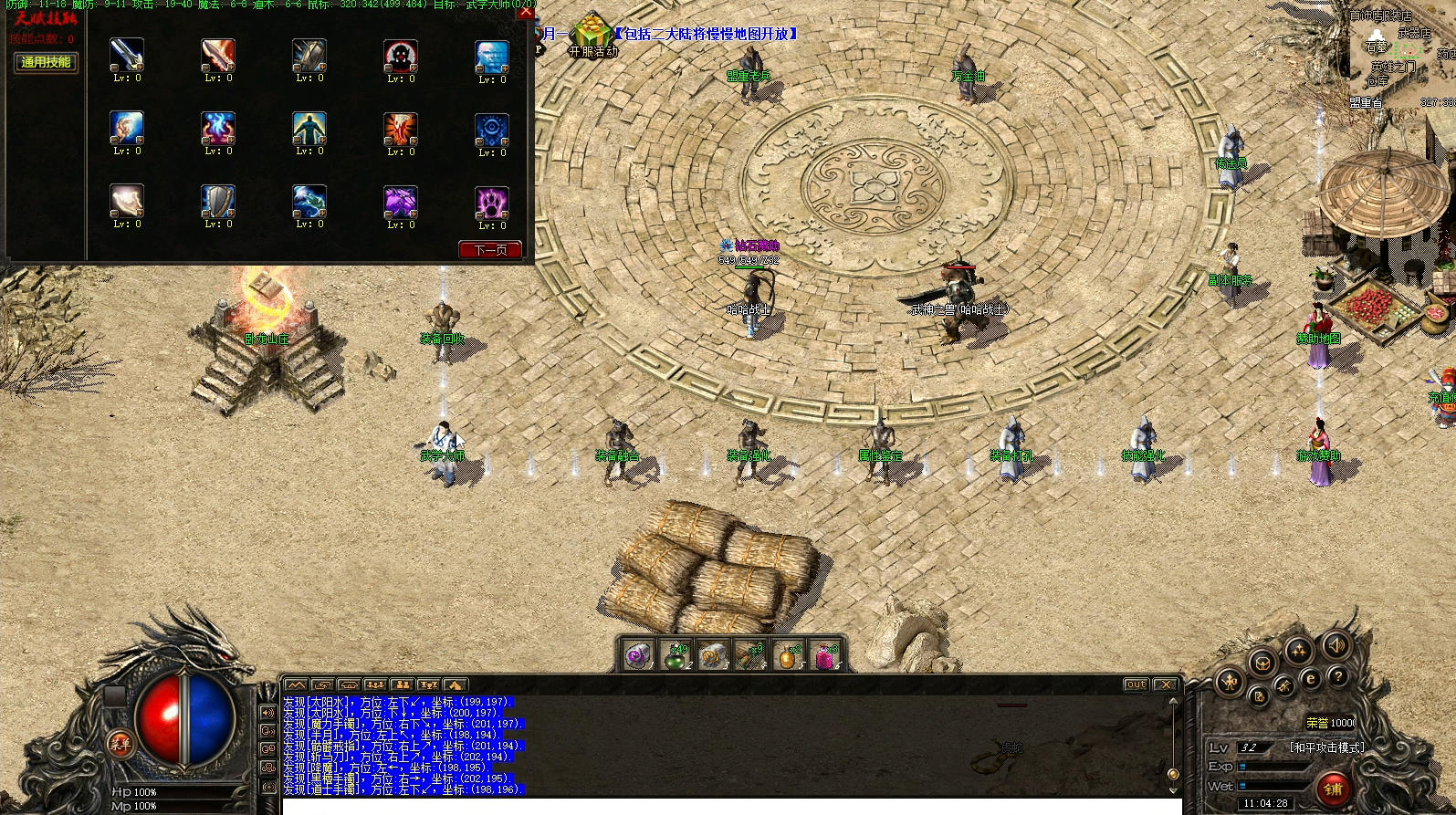
Task: Pick the blue stone face skill
Action: (491, 56)
